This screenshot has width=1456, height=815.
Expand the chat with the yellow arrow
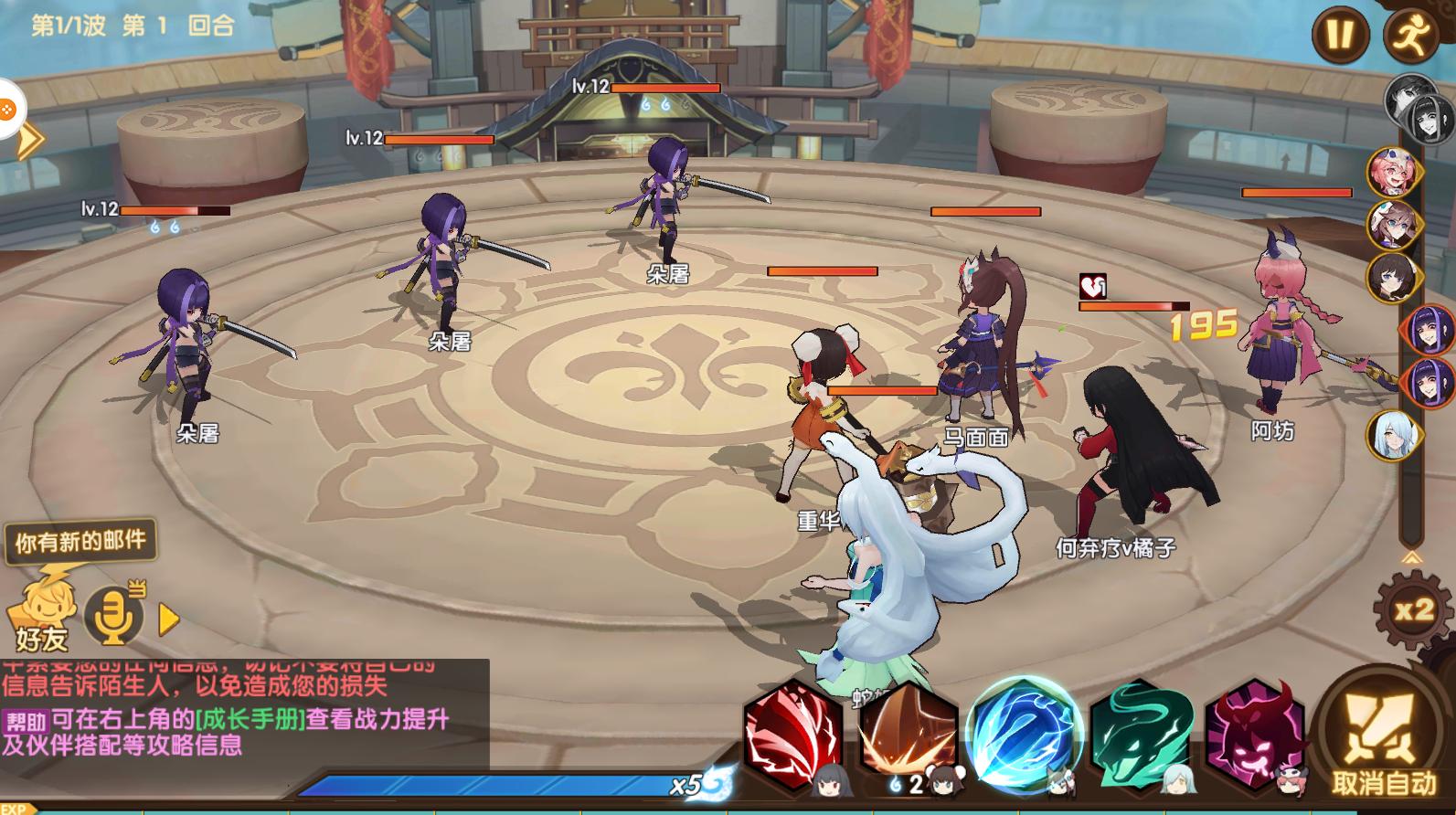click(168, 619)
